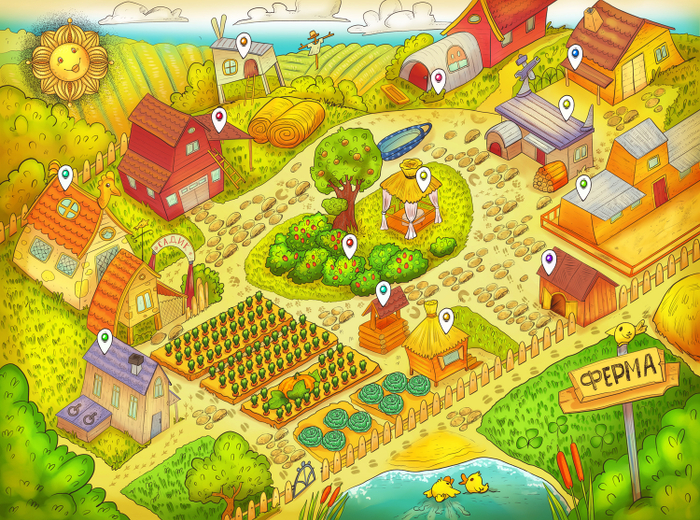This screenshot has width=700, height=520.
Task: Select the marker on the orange grey-roofed building
Action: pyautogui.click(x=583, y=187)
